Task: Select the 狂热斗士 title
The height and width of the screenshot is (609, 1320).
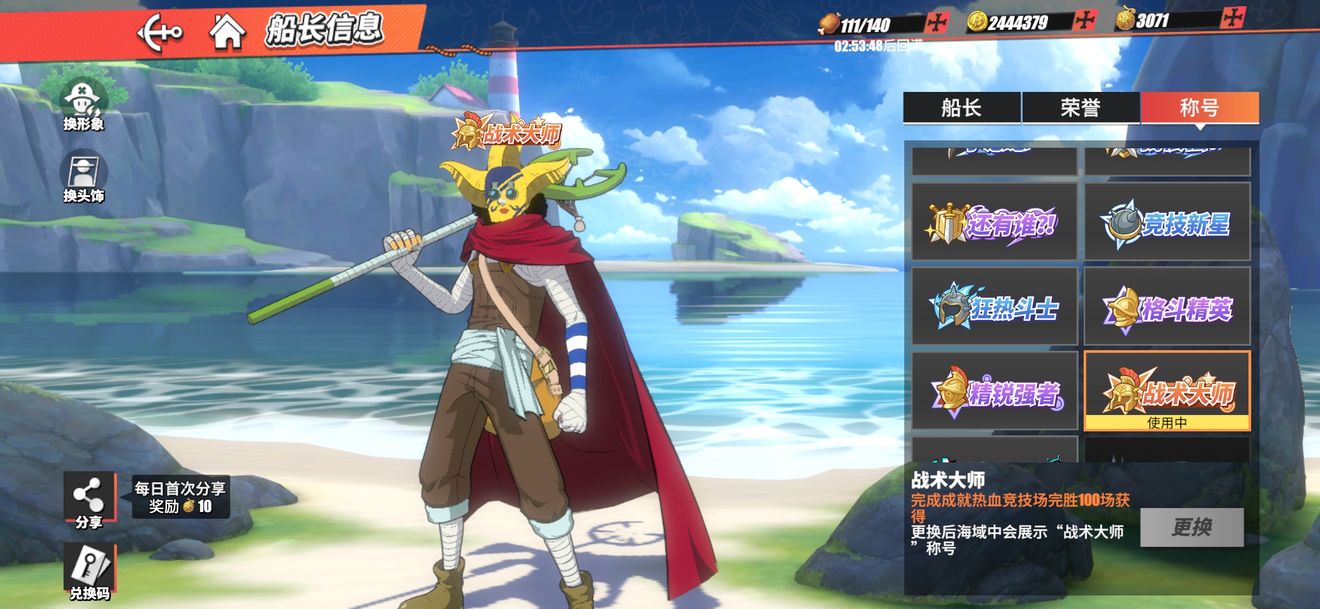Action: (x=994, y=307)
